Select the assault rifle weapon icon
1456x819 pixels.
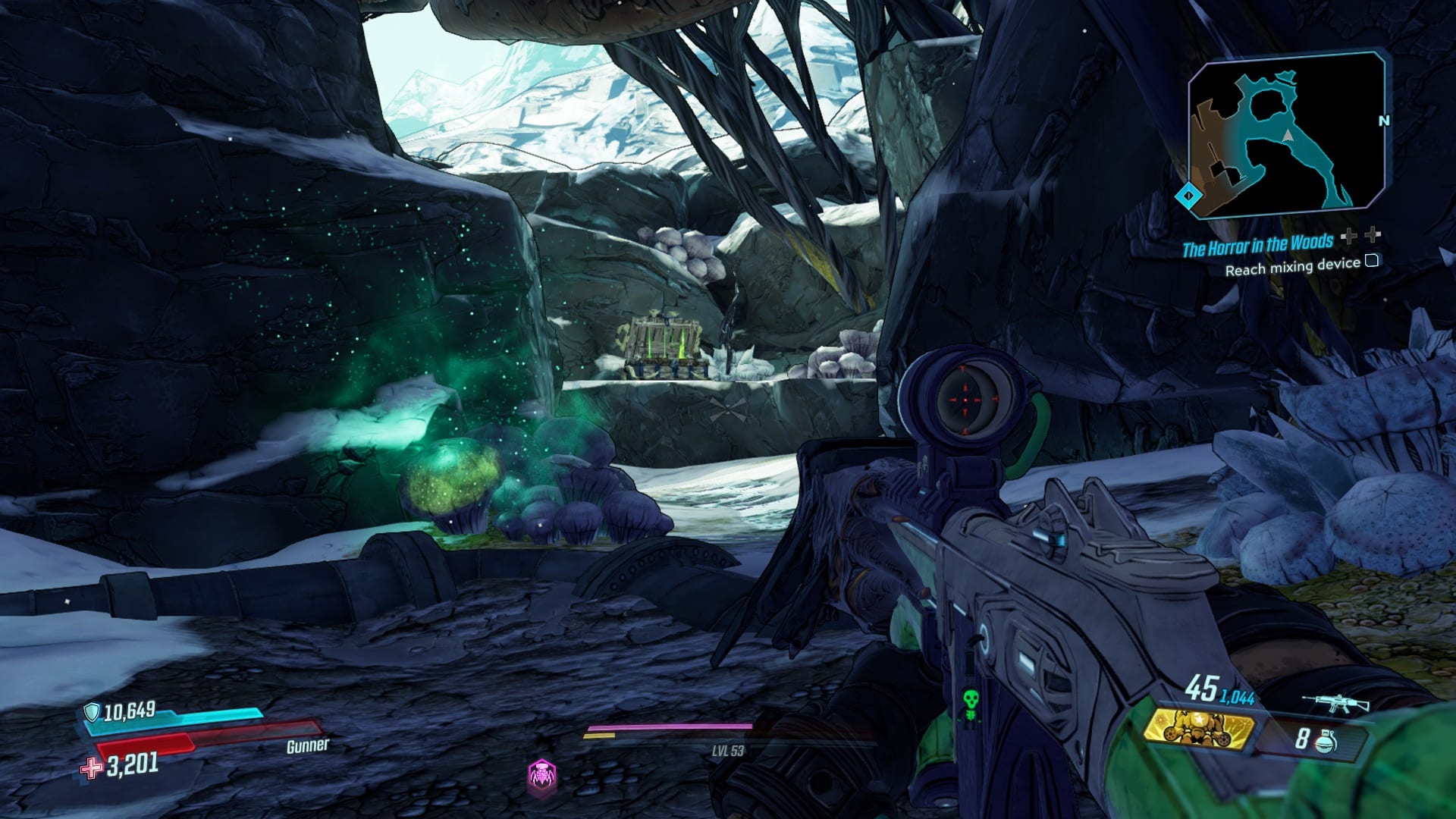(1335, 704)
